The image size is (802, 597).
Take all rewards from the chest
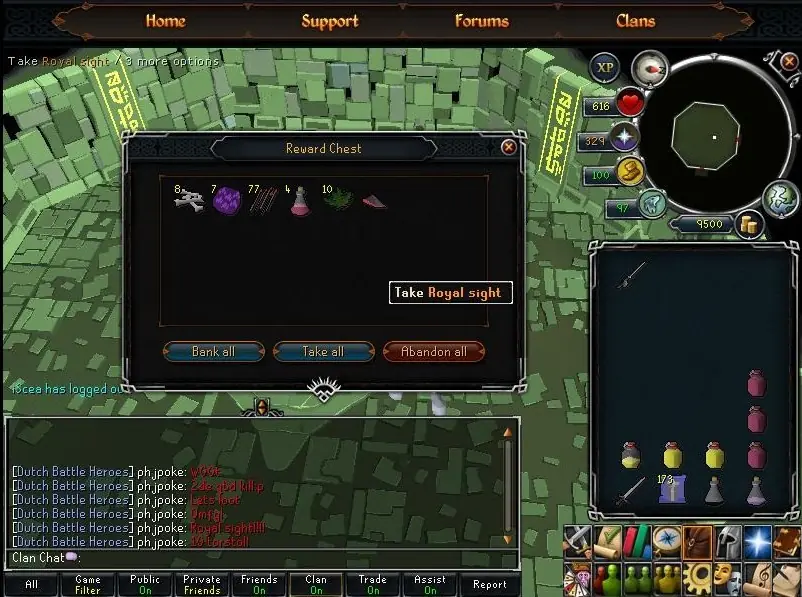(323, 352)
